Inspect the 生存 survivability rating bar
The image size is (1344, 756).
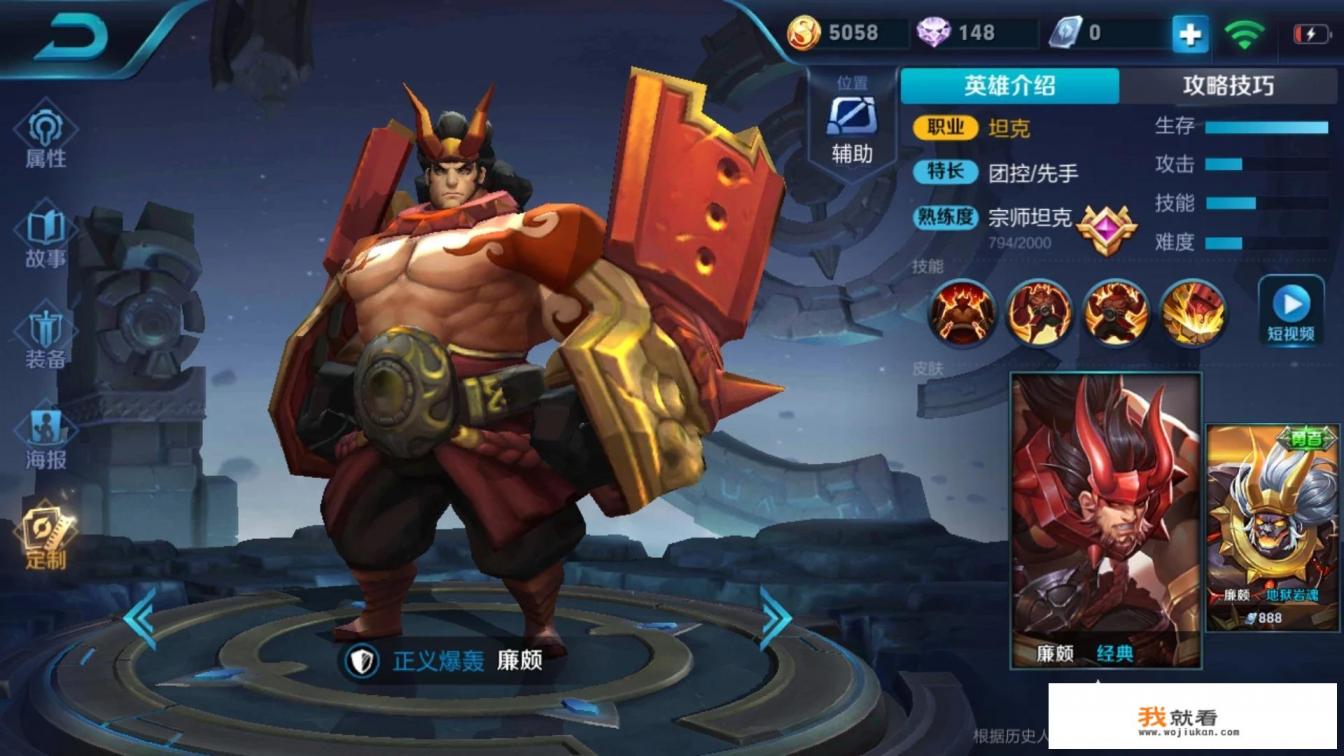pos(1266,126)
